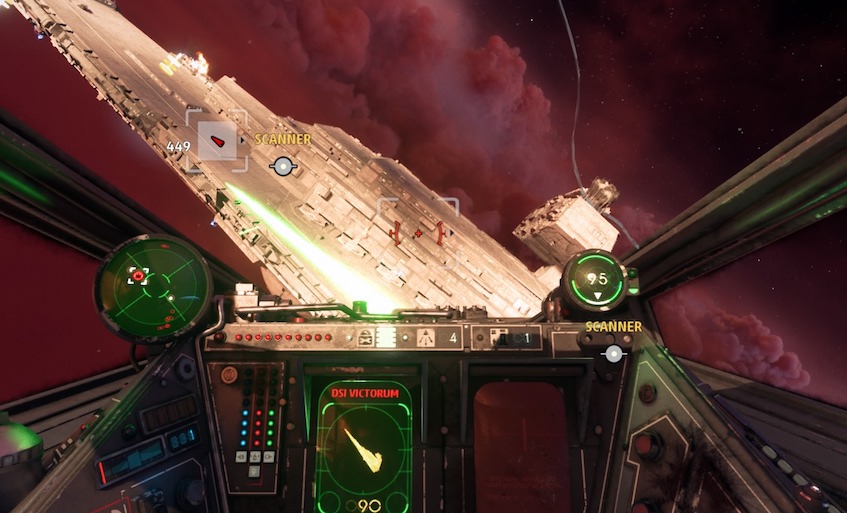Click the circular green radar scope
This screenshot has height=513, width=847.
click(153, 288)
